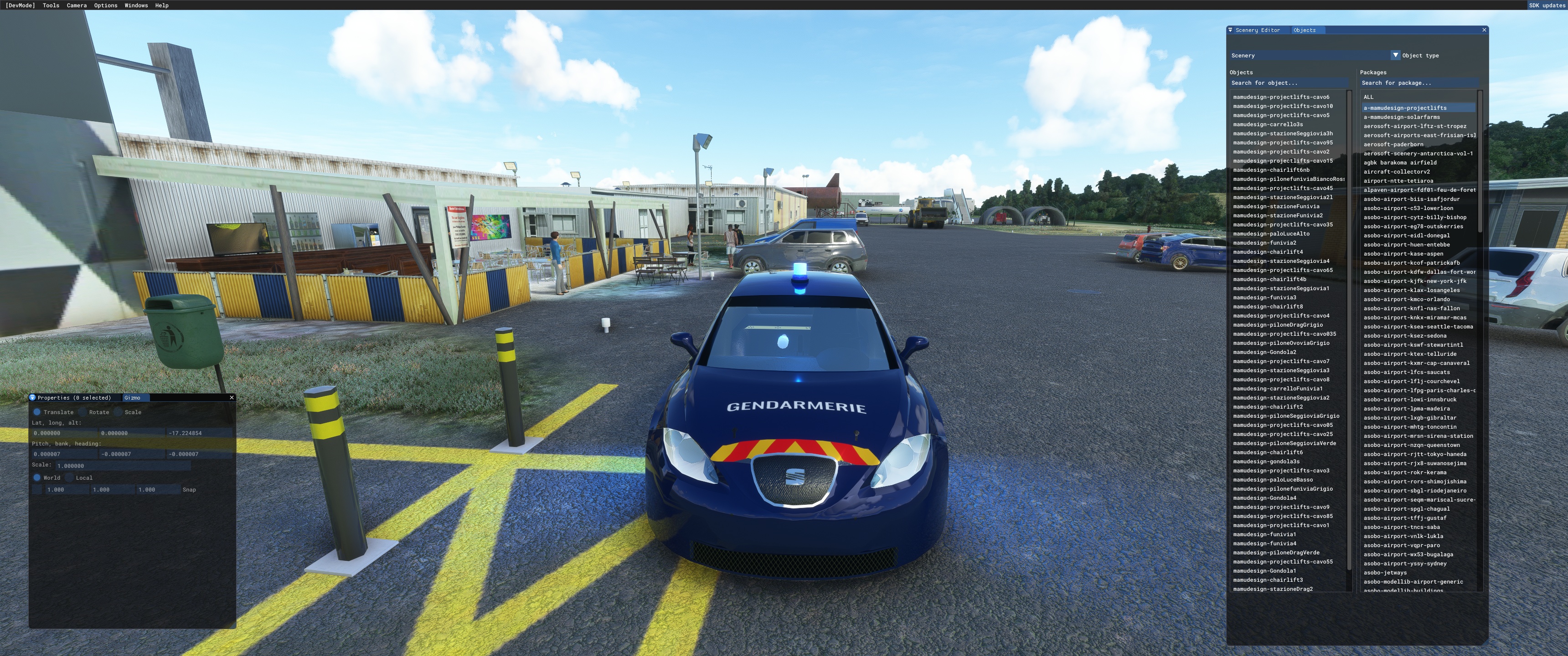
Task: Open the Help menu
Action: pos(161,5)
